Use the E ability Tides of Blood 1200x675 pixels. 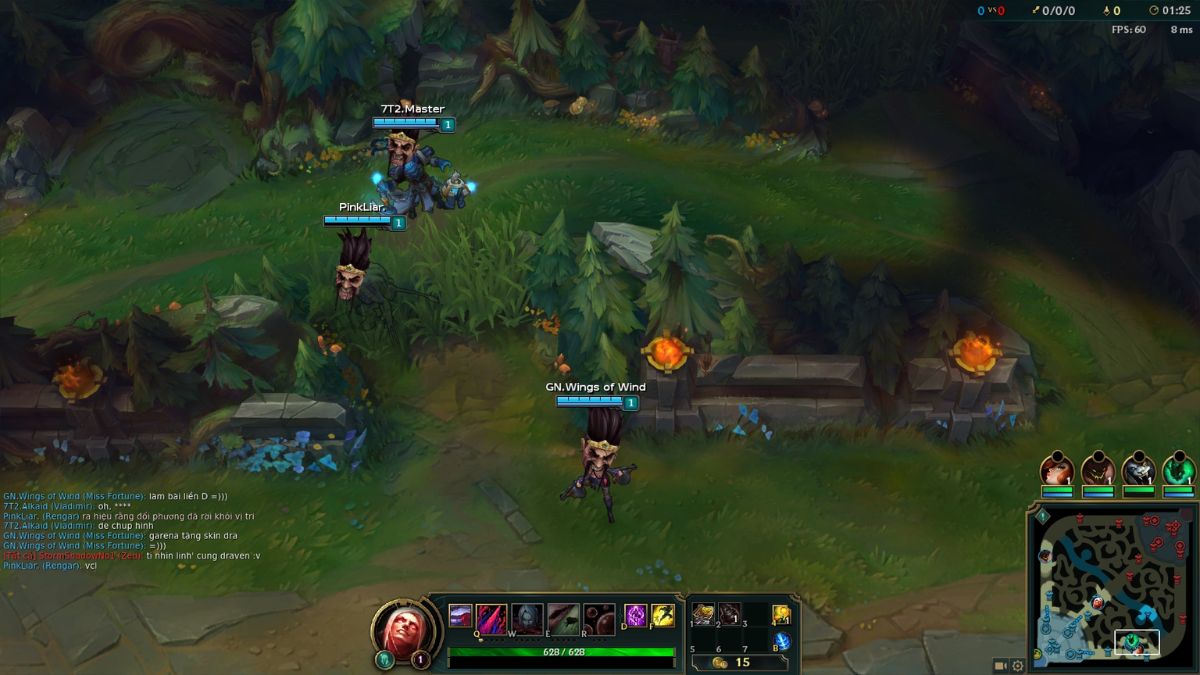[x=563, y=617]
